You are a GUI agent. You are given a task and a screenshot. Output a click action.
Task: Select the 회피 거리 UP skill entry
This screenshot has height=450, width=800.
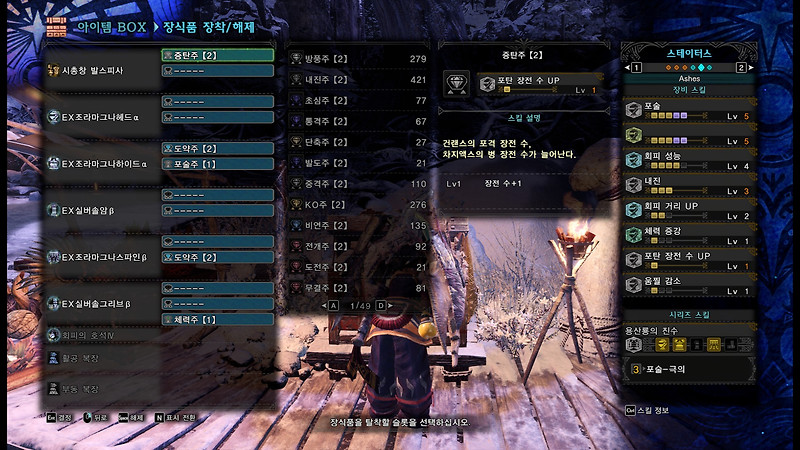coord(685,210)
